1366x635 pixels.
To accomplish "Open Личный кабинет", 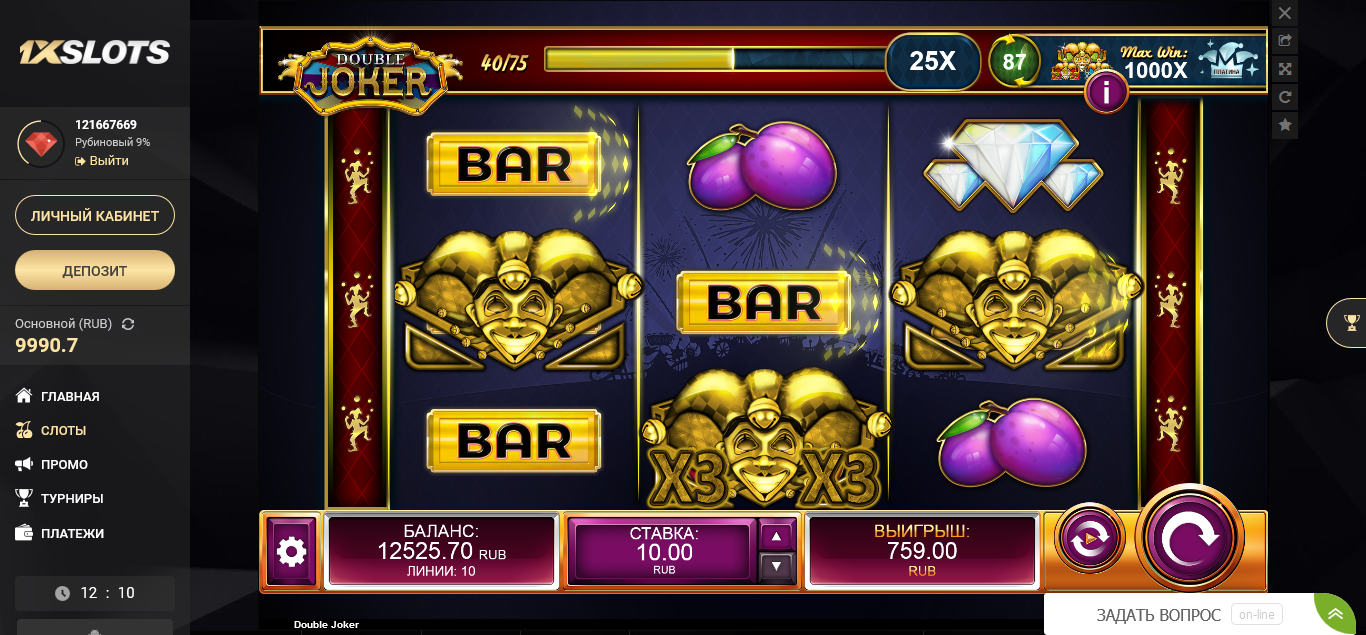I will point(95,215).
